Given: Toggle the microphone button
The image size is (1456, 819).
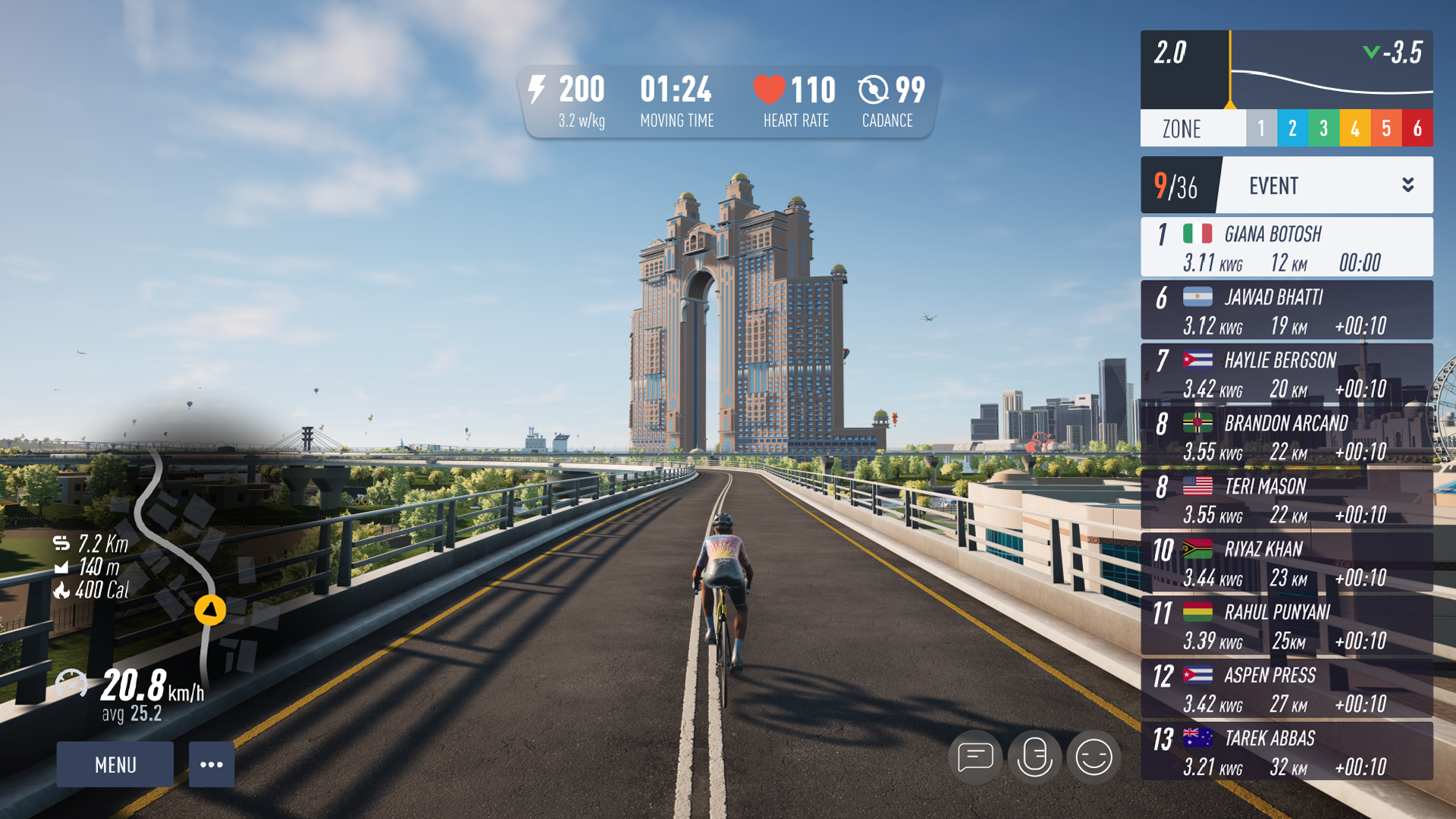Looking at the screenshot, I should click(1034, 757).
